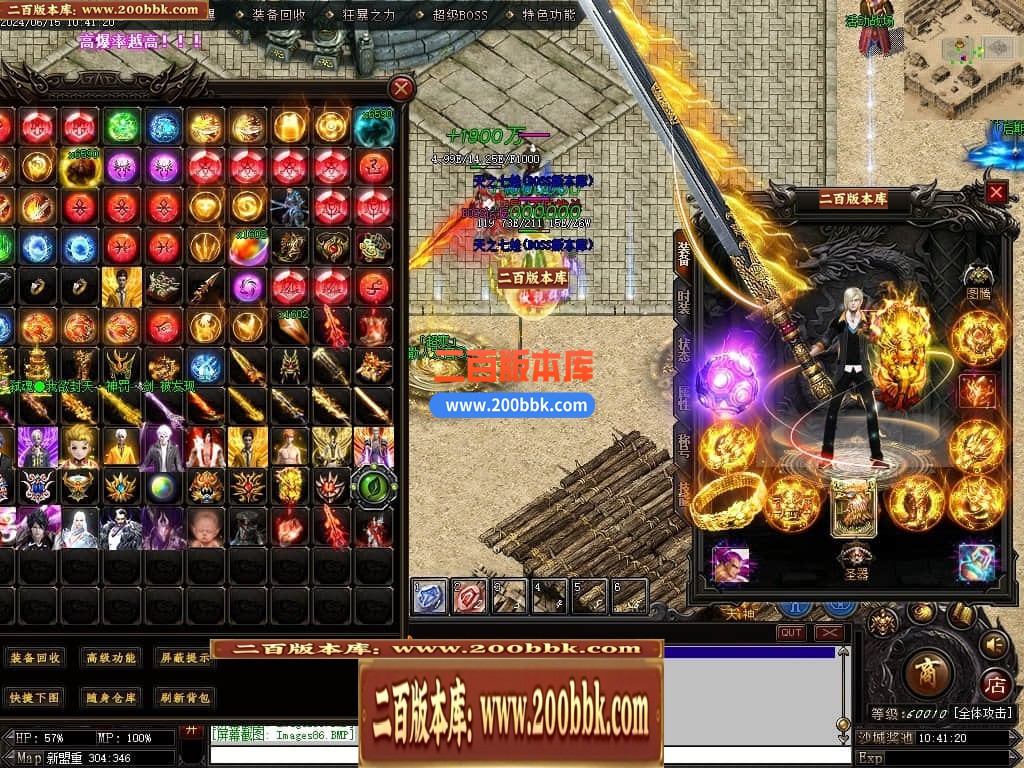This screenshot has width=1024, height=768.
Task: Choose the 快捷下图 quick map exit button
Action: (x=36, y=697)
